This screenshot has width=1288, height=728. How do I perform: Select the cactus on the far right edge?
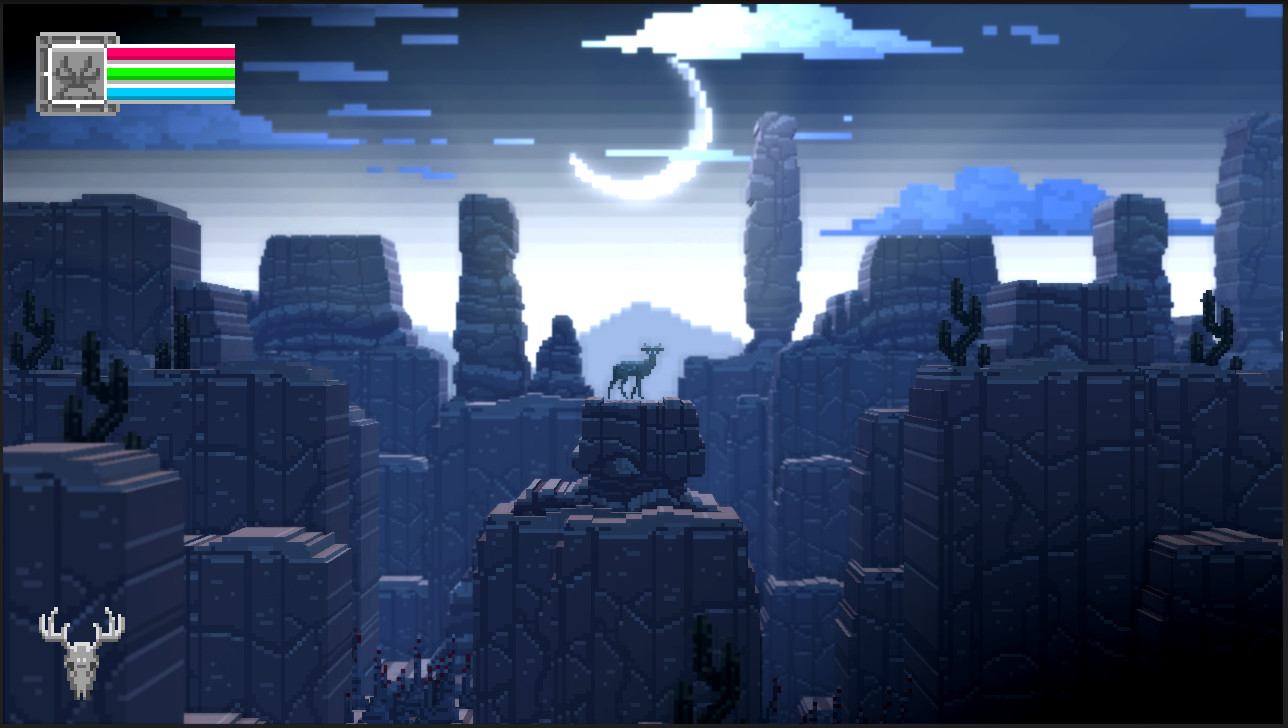(x=1216, y=325)
